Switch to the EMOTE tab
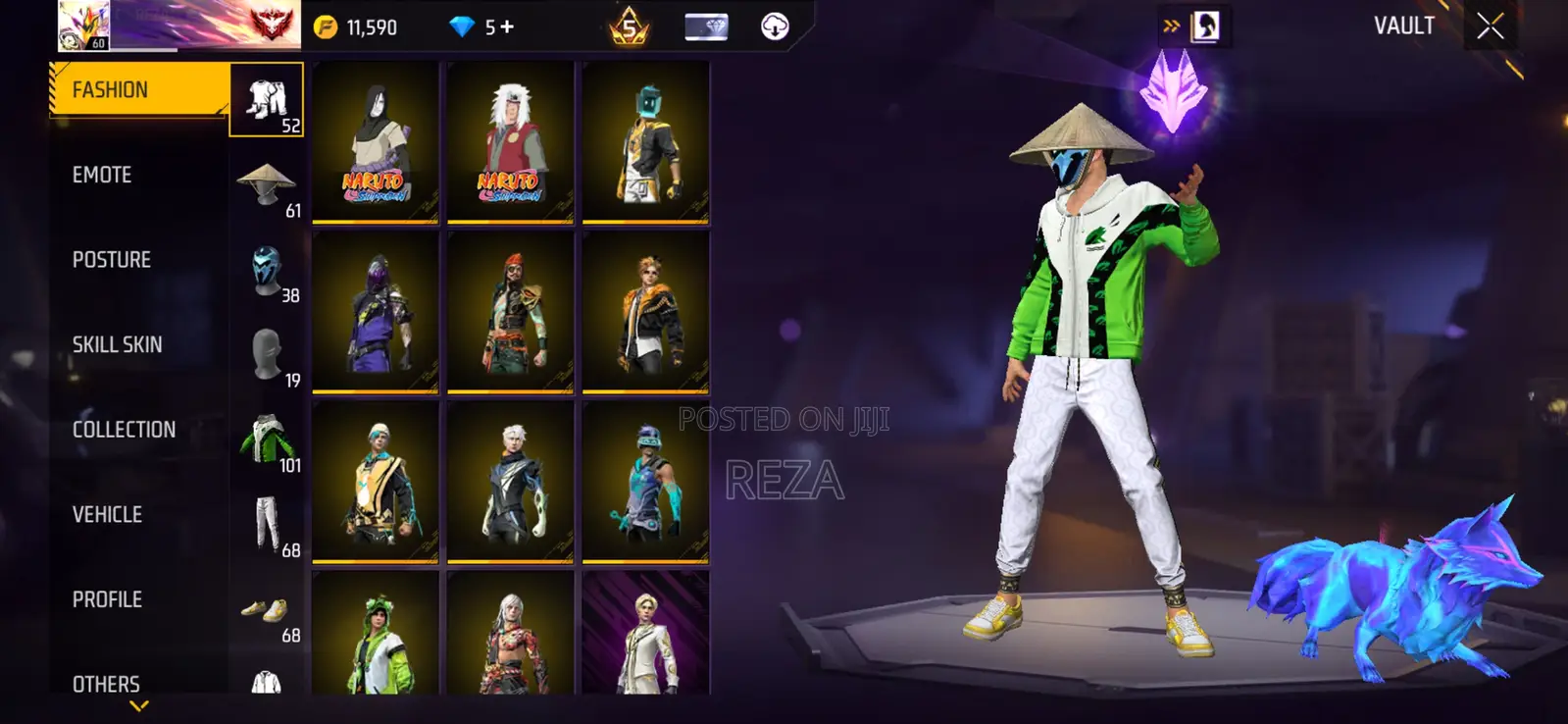The width and height of the screenshot is (1568, 724). pyautogui.click(x=103, y=175)
